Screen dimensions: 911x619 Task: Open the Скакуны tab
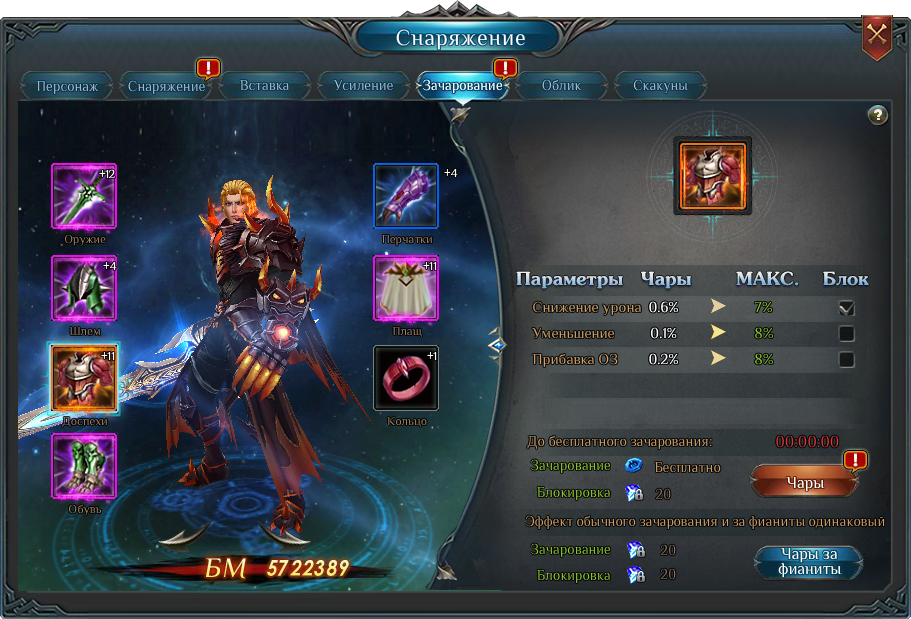tap(660, 86)
